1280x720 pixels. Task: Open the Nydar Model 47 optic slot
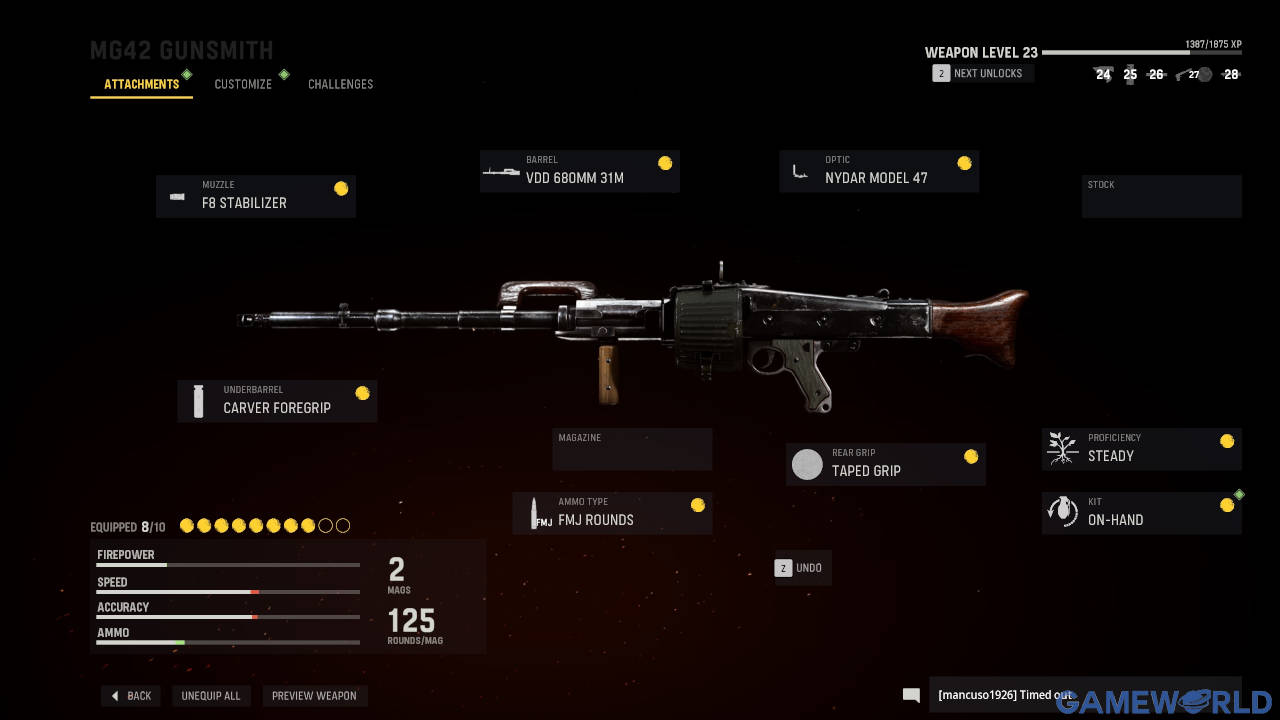pyautogui.click(x=879, y=171)
